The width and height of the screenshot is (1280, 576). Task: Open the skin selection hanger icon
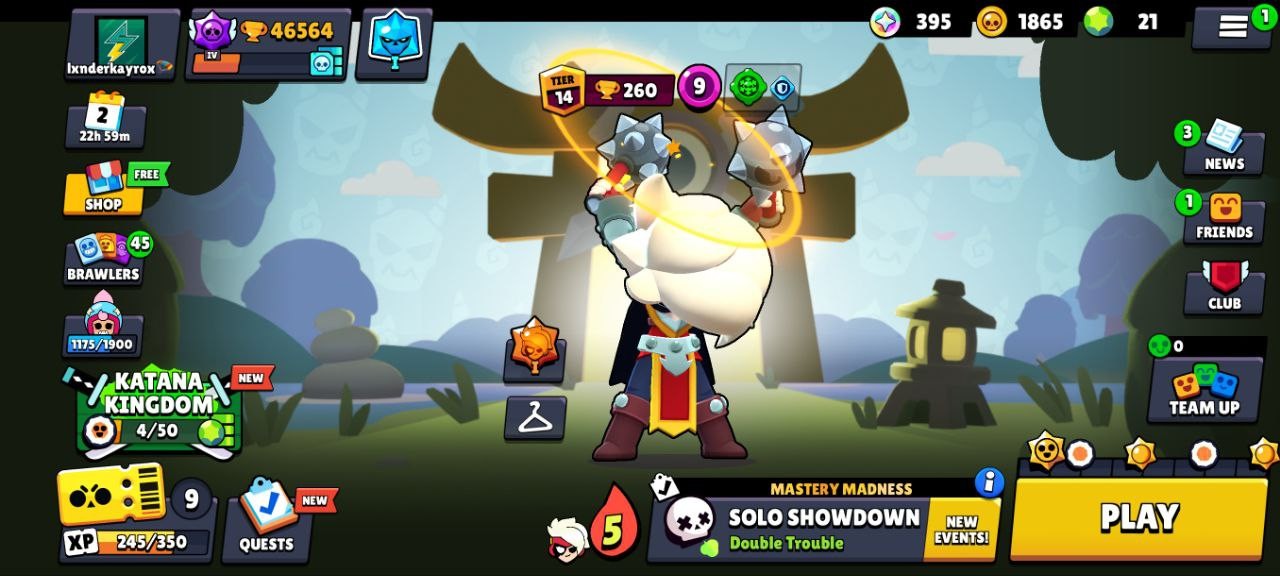tap(535, 418)
